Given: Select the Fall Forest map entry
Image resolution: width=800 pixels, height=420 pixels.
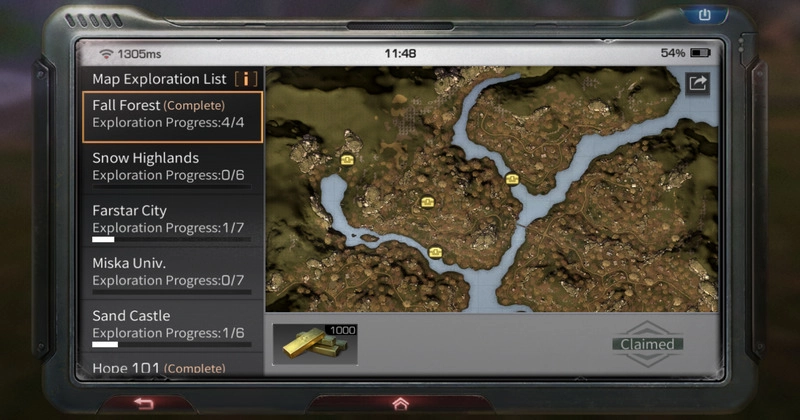Looking at the screenshot, I should [x=172, y=116].
